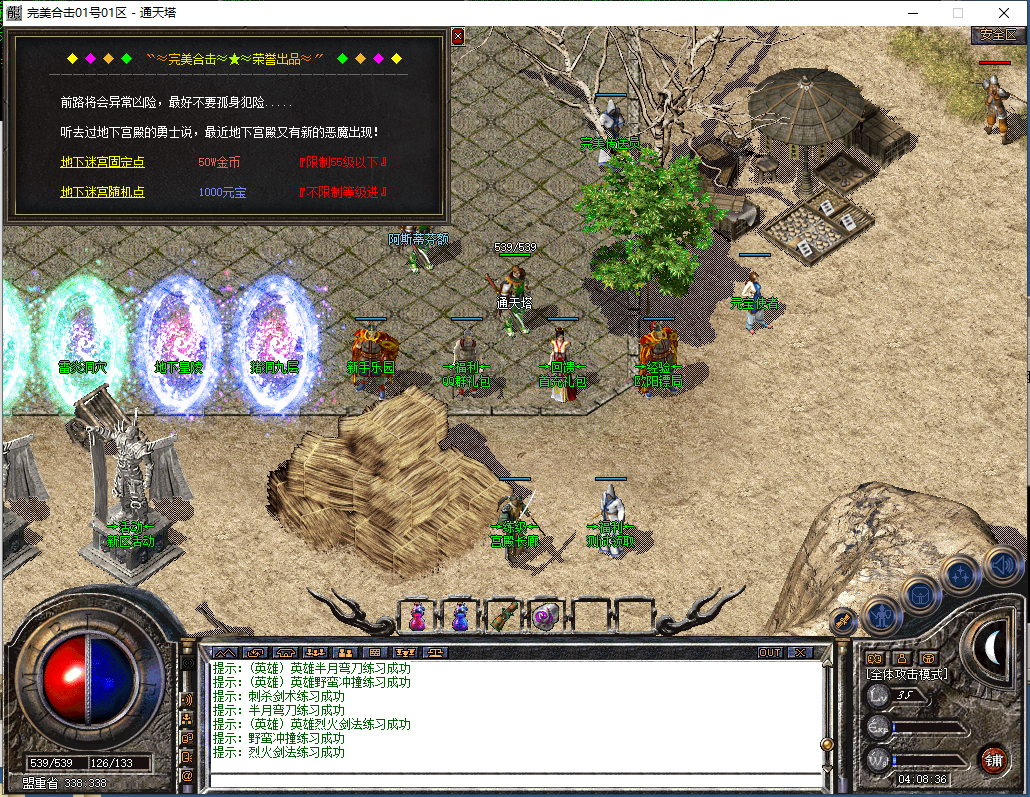Use the red potion in the hotbar
Viewport: 1030px width, 797px height.
pos(417,616)
